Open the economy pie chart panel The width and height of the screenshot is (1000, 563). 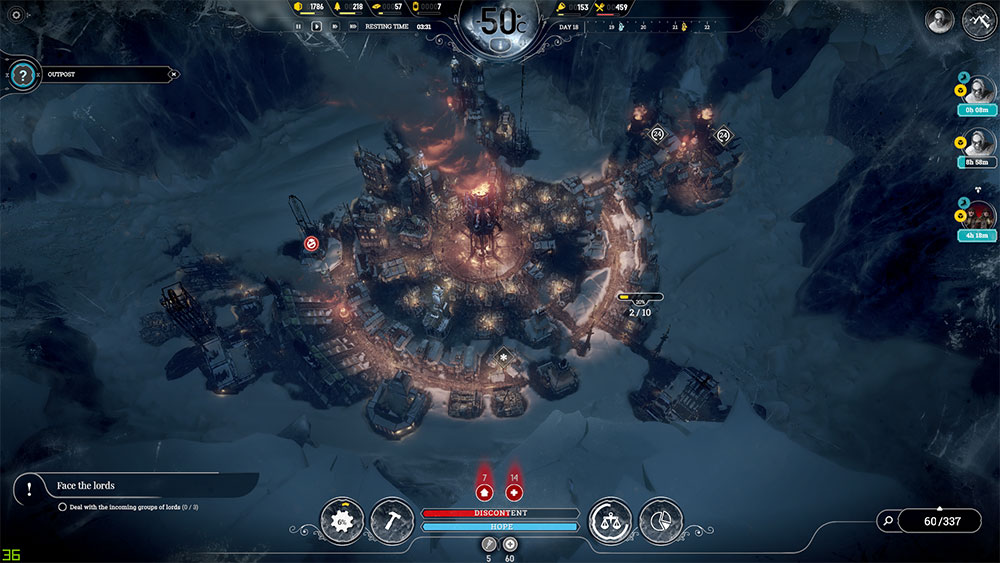pyautogui.click(x=660, y=521)
